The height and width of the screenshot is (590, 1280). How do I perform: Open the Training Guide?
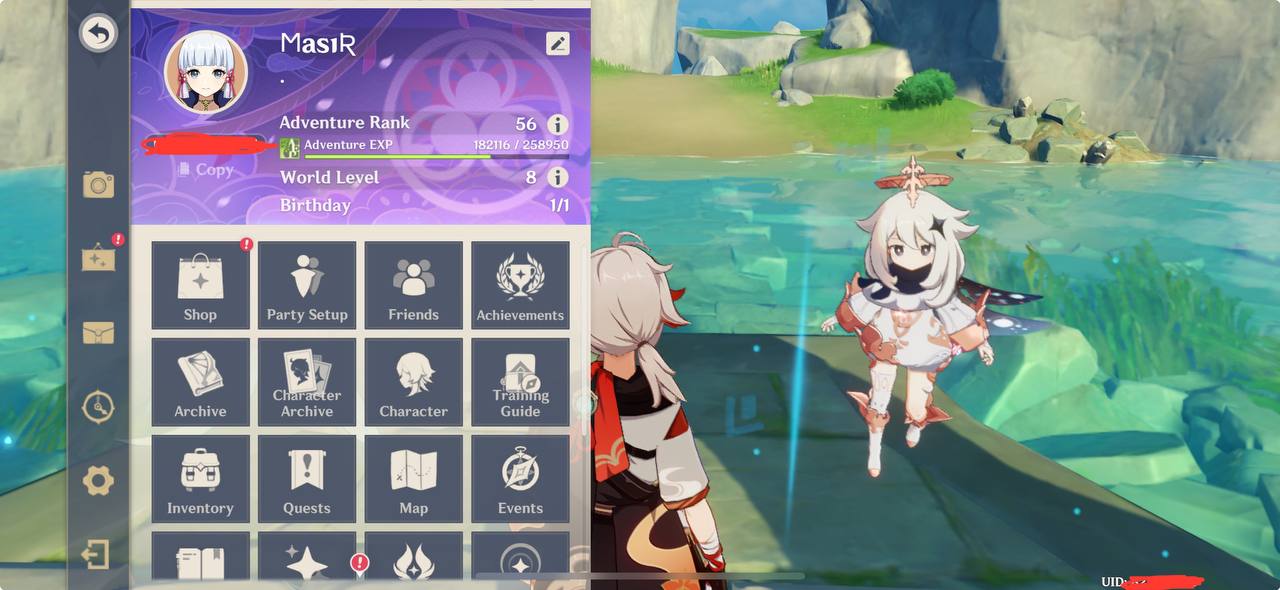[520, 381]
